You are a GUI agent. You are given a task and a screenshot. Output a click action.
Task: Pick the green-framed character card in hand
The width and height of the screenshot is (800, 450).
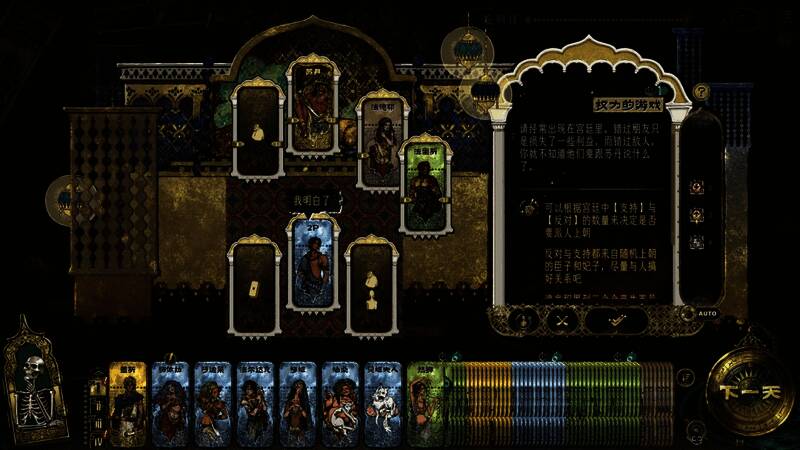pos(425,403)
